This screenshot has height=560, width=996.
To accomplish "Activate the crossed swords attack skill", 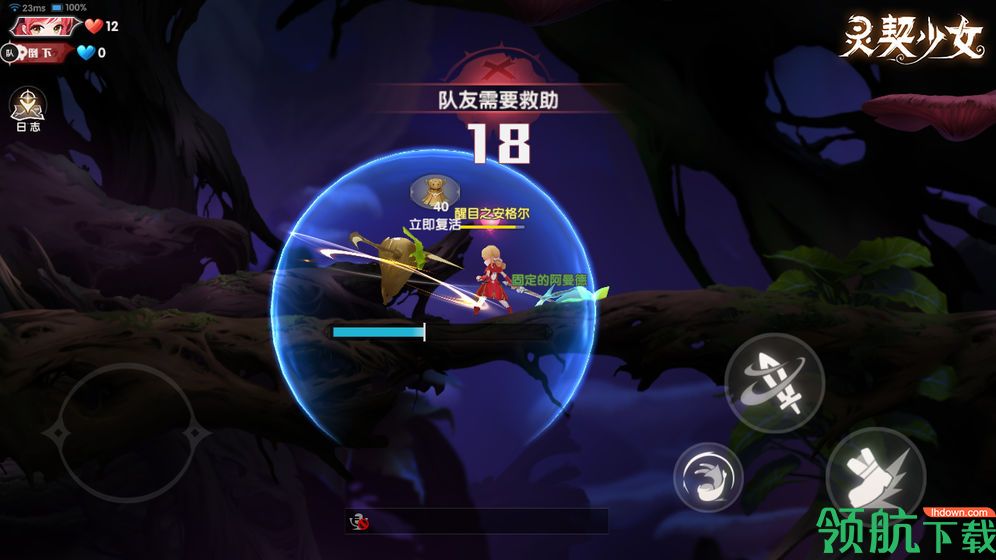I will click(x=774, y=382).
